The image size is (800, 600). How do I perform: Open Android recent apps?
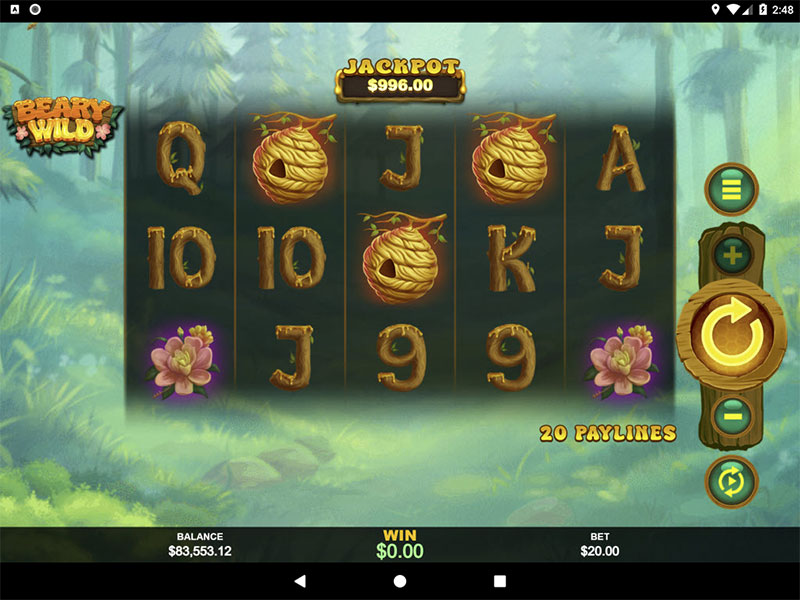tap(500, 581)
